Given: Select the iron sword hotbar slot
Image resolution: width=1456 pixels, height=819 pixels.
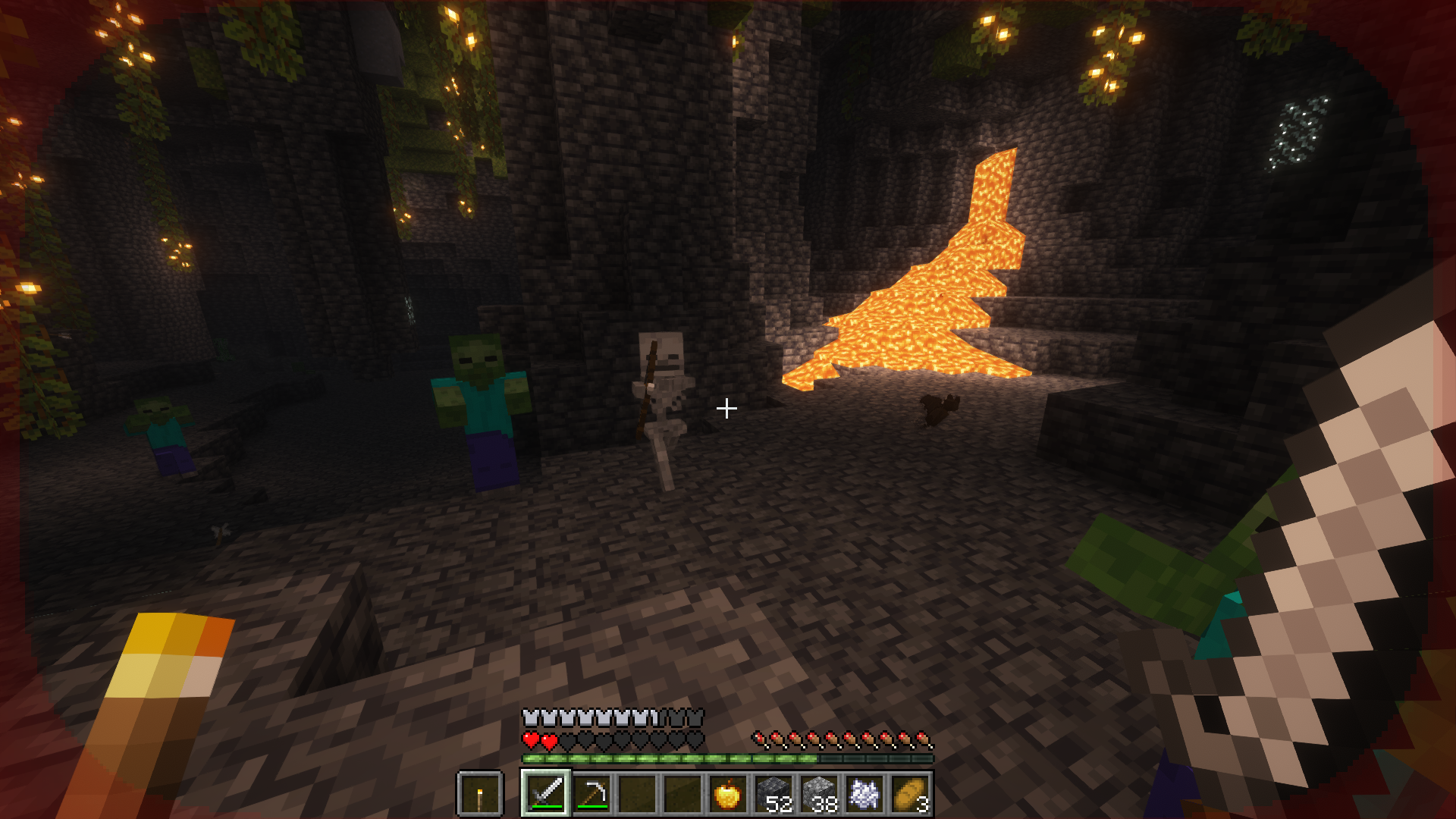Looking at the screenshot, I should coord(546,793).
